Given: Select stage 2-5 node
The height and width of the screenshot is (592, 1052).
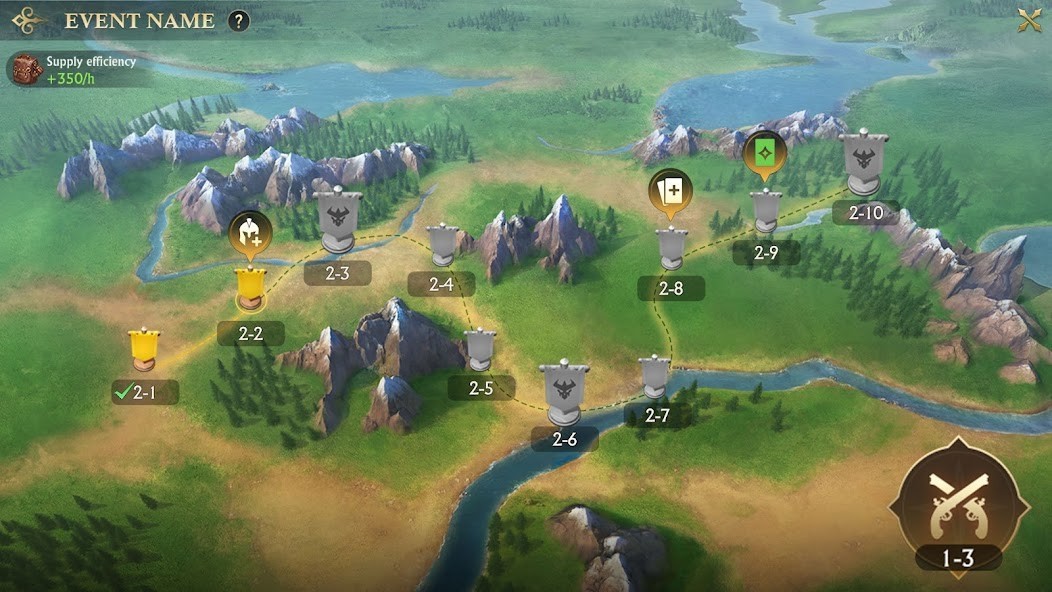Looking at the screenshot, I should pos(481,350).
